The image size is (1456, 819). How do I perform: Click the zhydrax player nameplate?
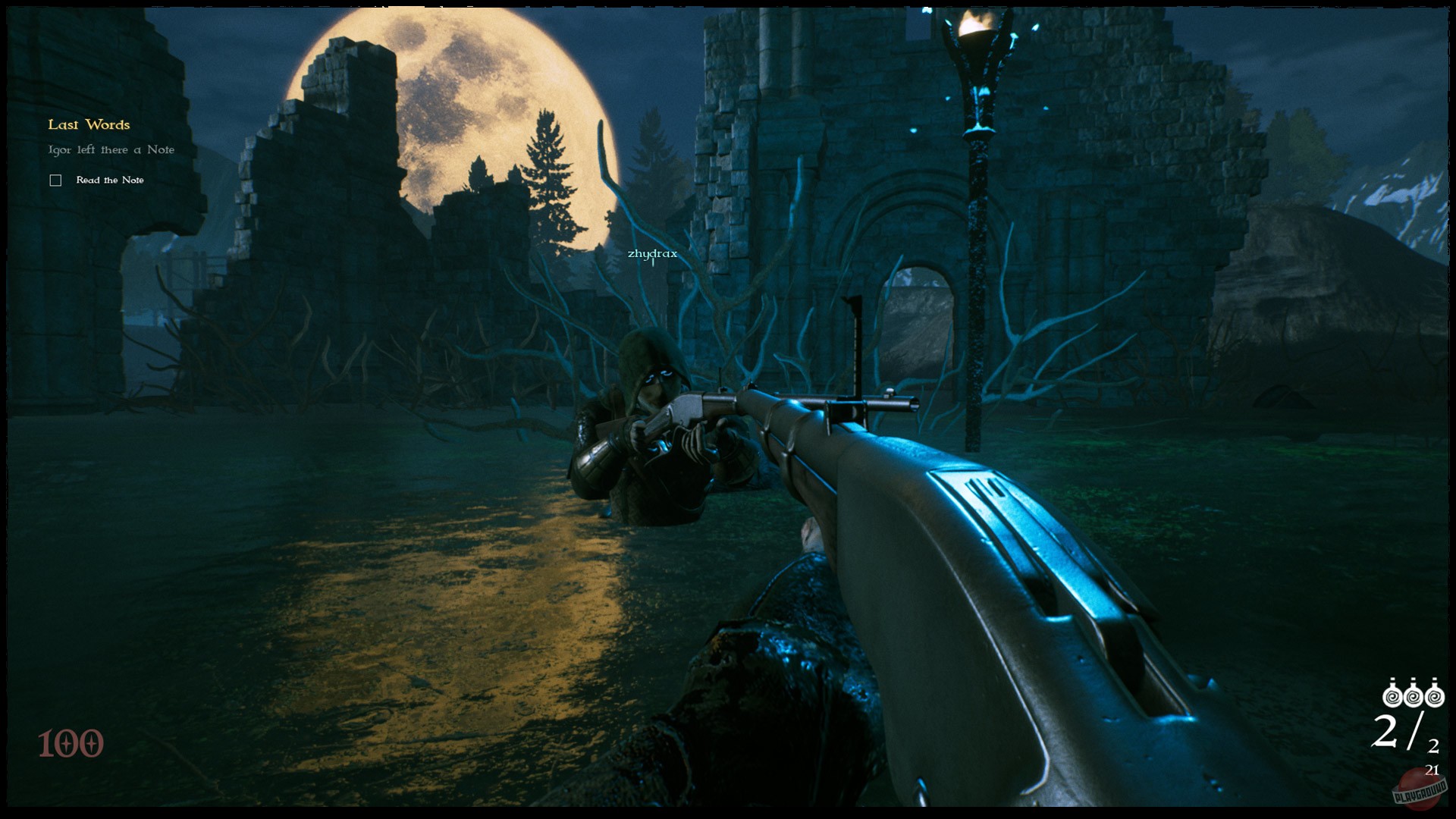(x=652, y=255)
